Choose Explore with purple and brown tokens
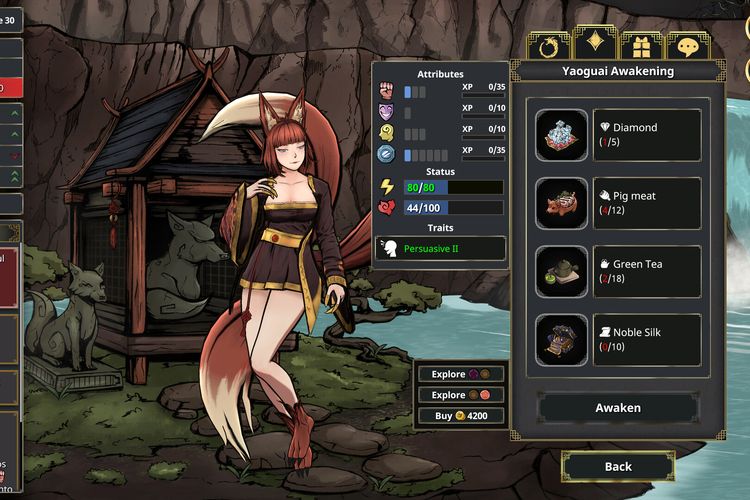The height and width of the screenshot is (500, 750). click(x=460, y=374)
